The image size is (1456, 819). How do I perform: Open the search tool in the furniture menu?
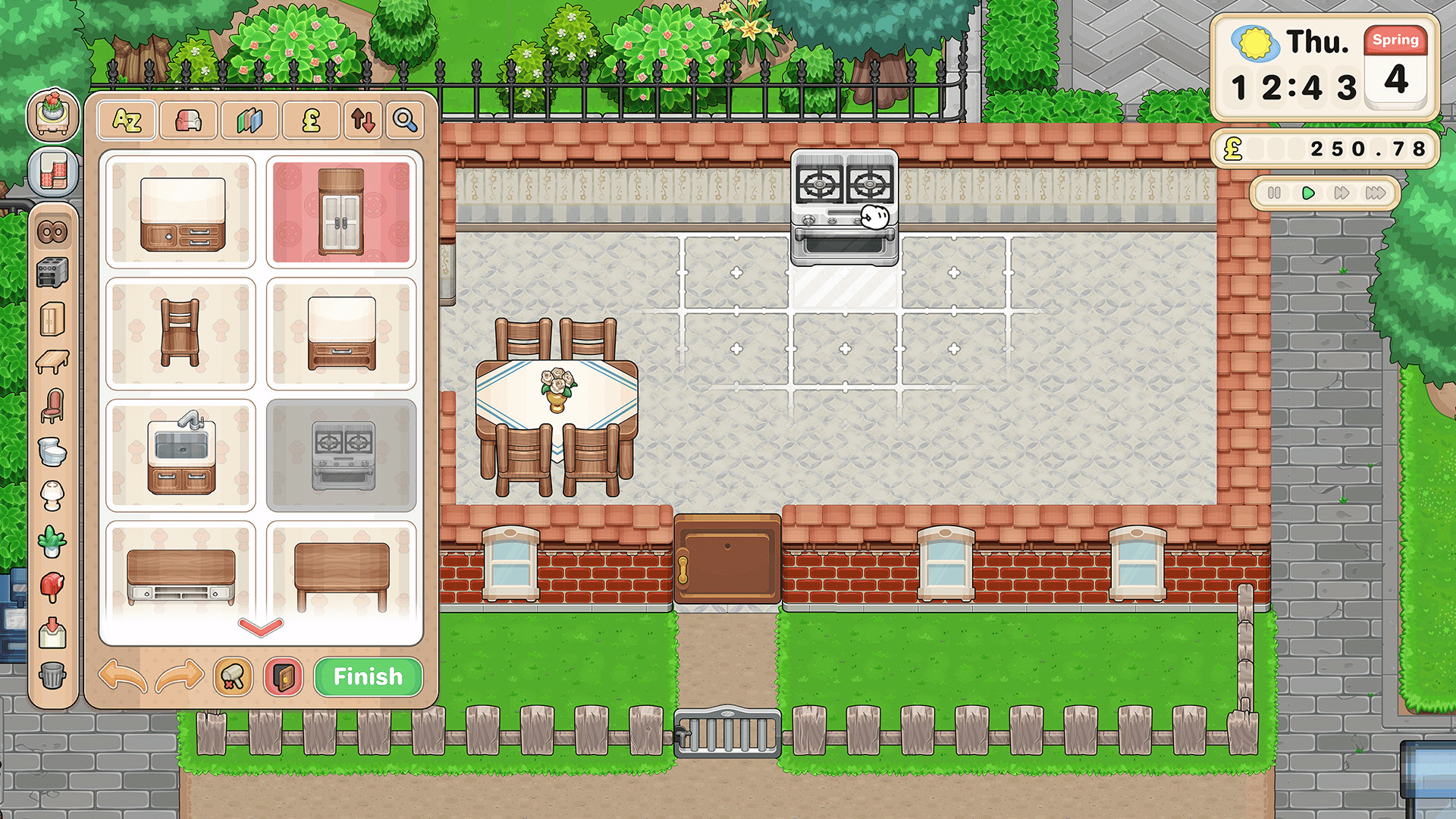[x=406, y=121]
